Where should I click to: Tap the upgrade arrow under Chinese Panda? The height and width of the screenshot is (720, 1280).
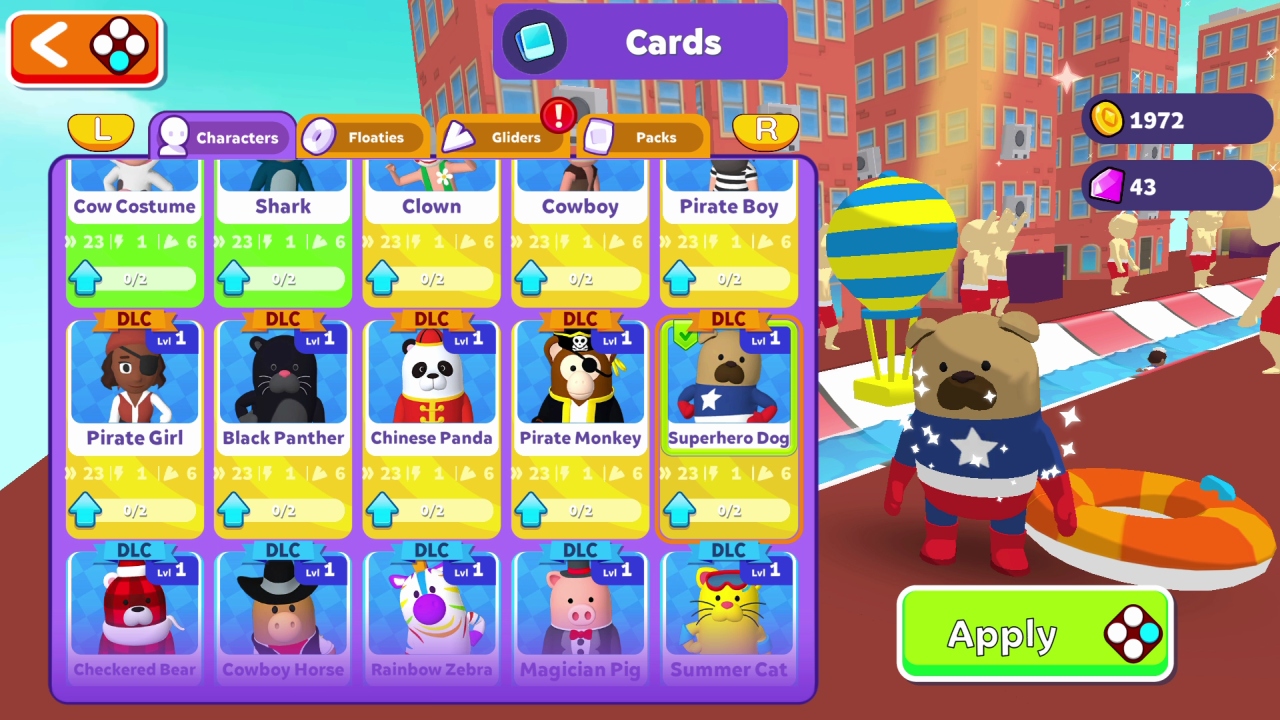382,510
